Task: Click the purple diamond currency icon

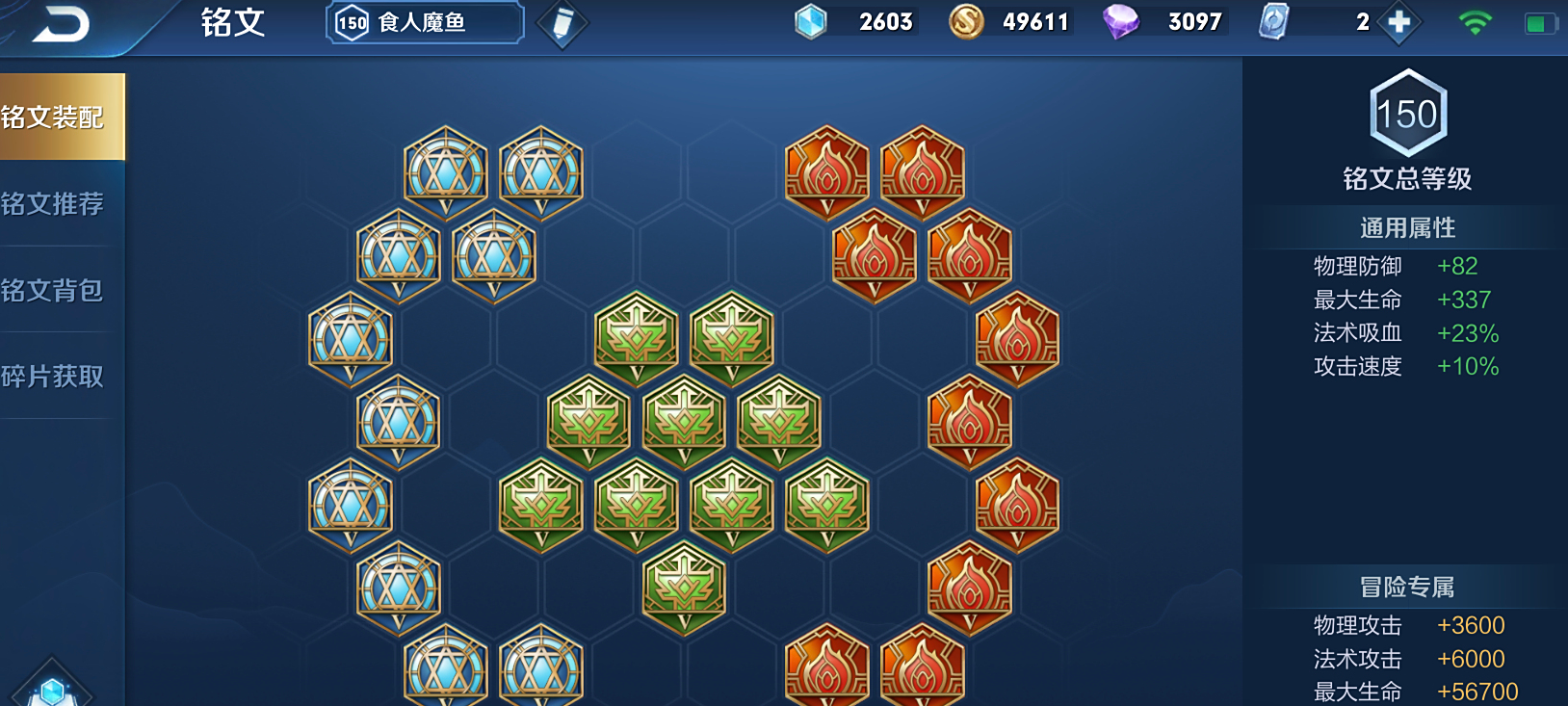Action: pos(1120,21)
